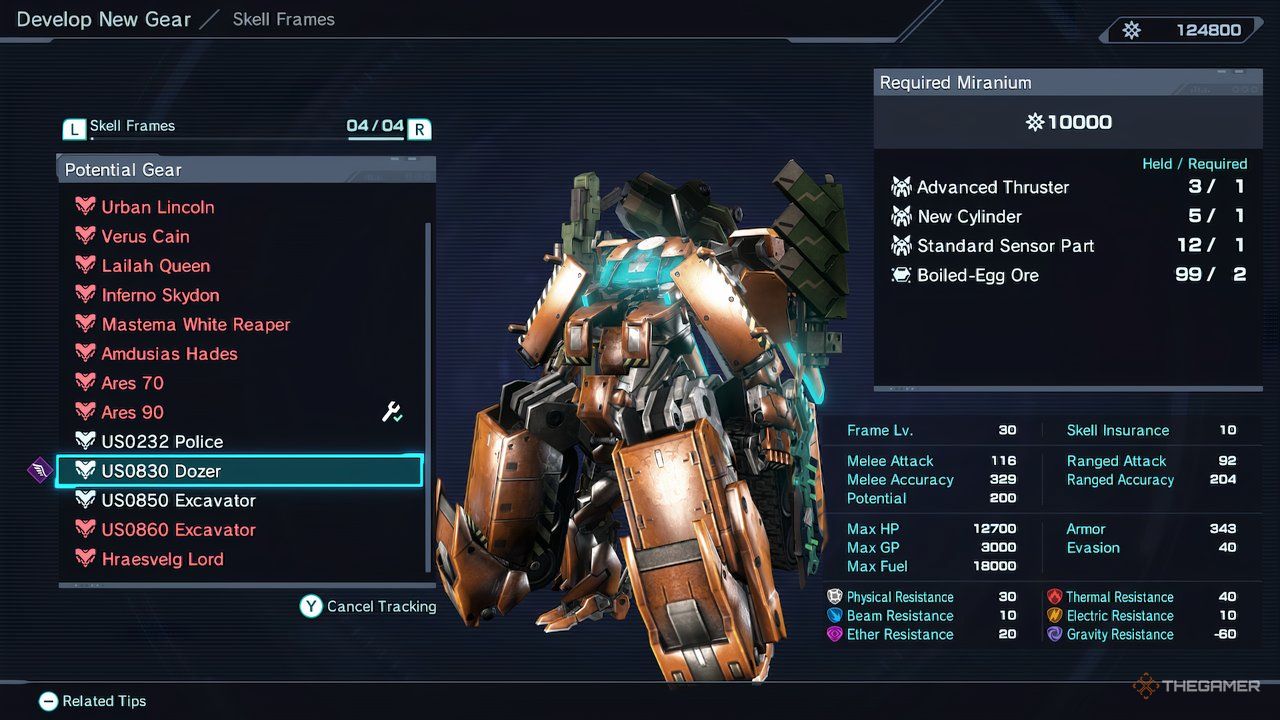Pick the US0850 Excavator frame

[178, 500]
